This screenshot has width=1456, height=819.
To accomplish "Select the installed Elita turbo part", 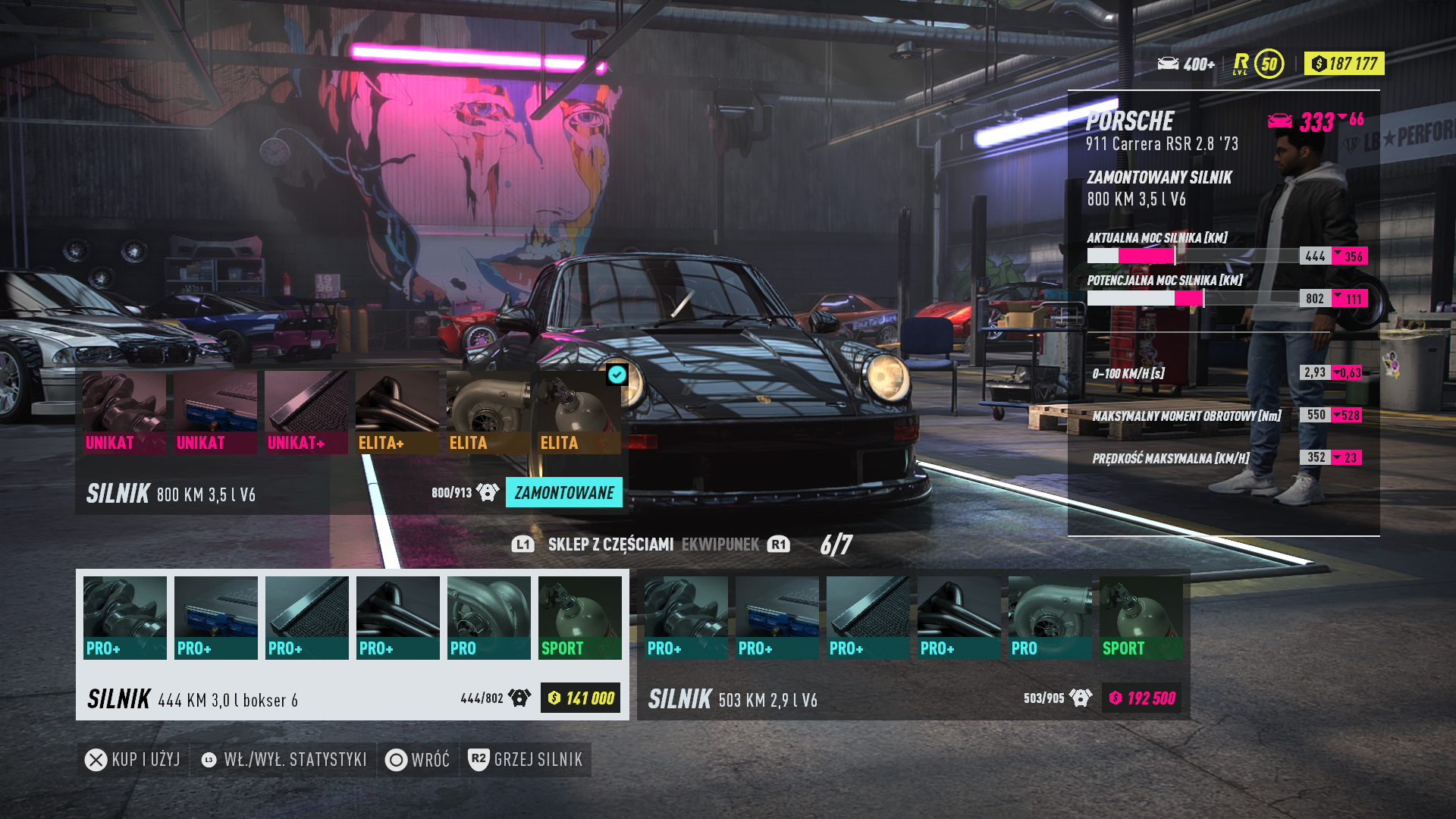I will coord(488,412).
